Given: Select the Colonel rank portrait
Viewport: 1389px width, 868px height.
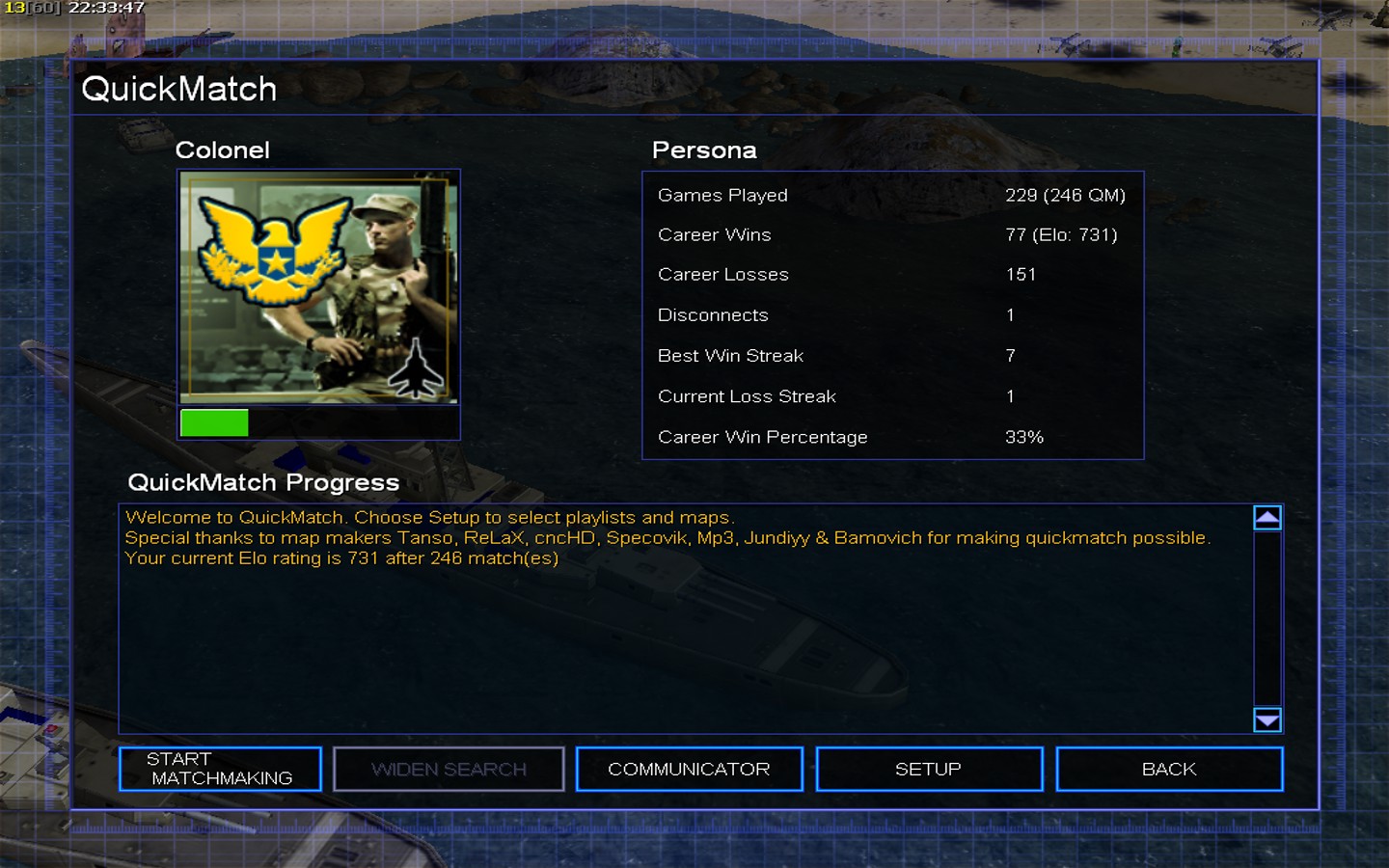Looking at the screenshot, I should point(318,287).
